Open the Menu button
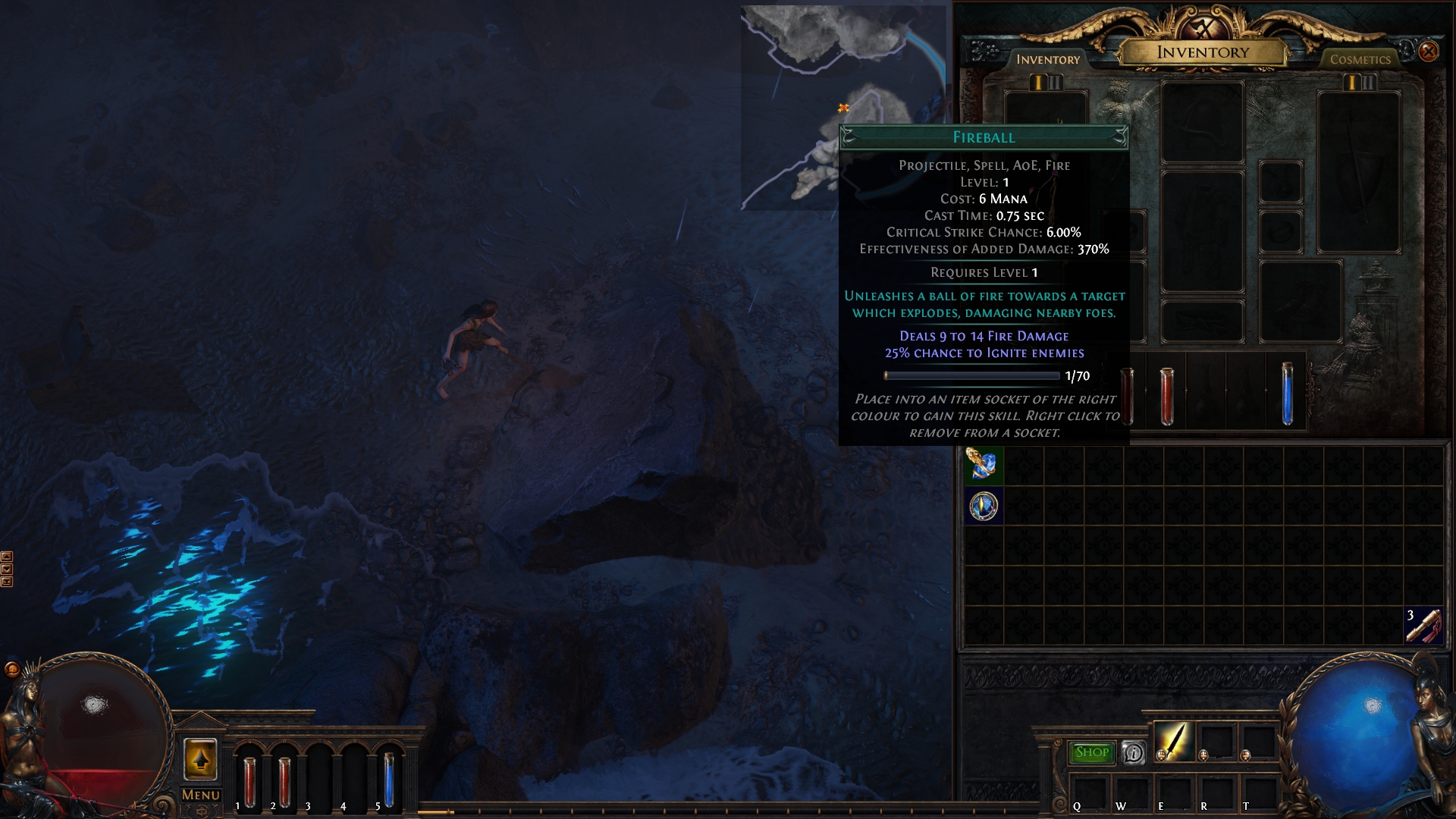Image resolution: width=1456 pixels, height=819 pixels. [201, 795]
